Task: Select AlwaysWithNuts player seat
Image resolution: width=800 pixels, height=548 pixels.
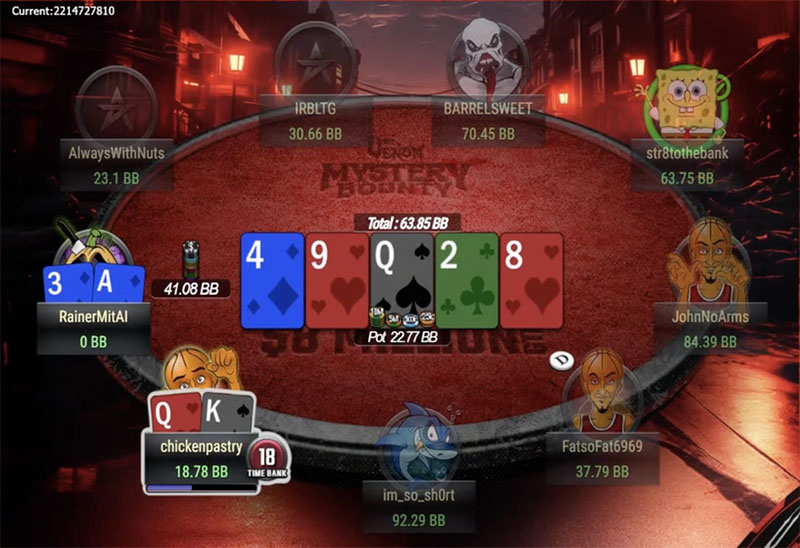Action: click(x=116, y=165)
